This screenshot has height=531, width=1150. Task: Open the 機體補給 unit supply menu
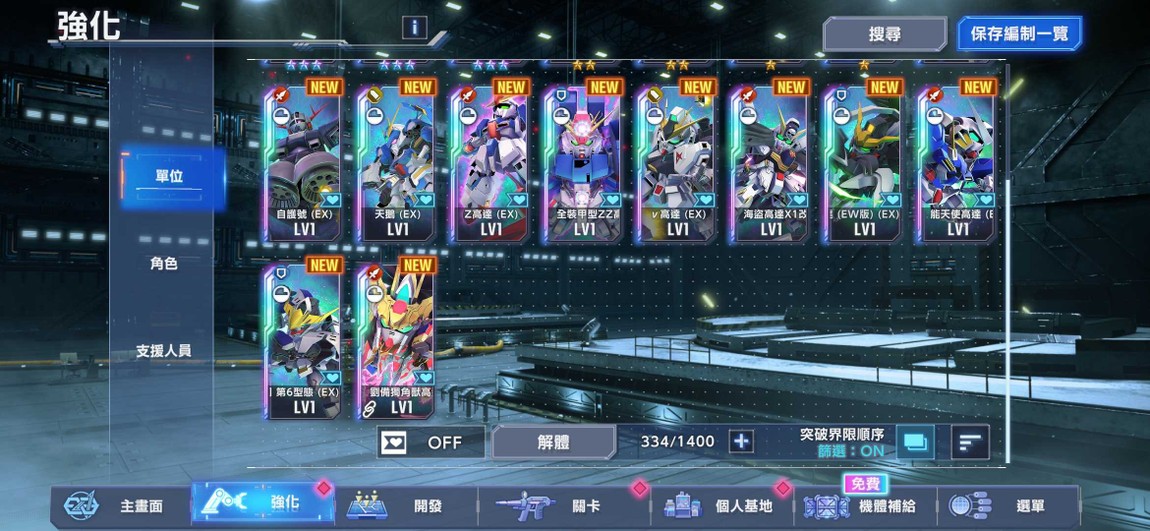pos(865,506)
